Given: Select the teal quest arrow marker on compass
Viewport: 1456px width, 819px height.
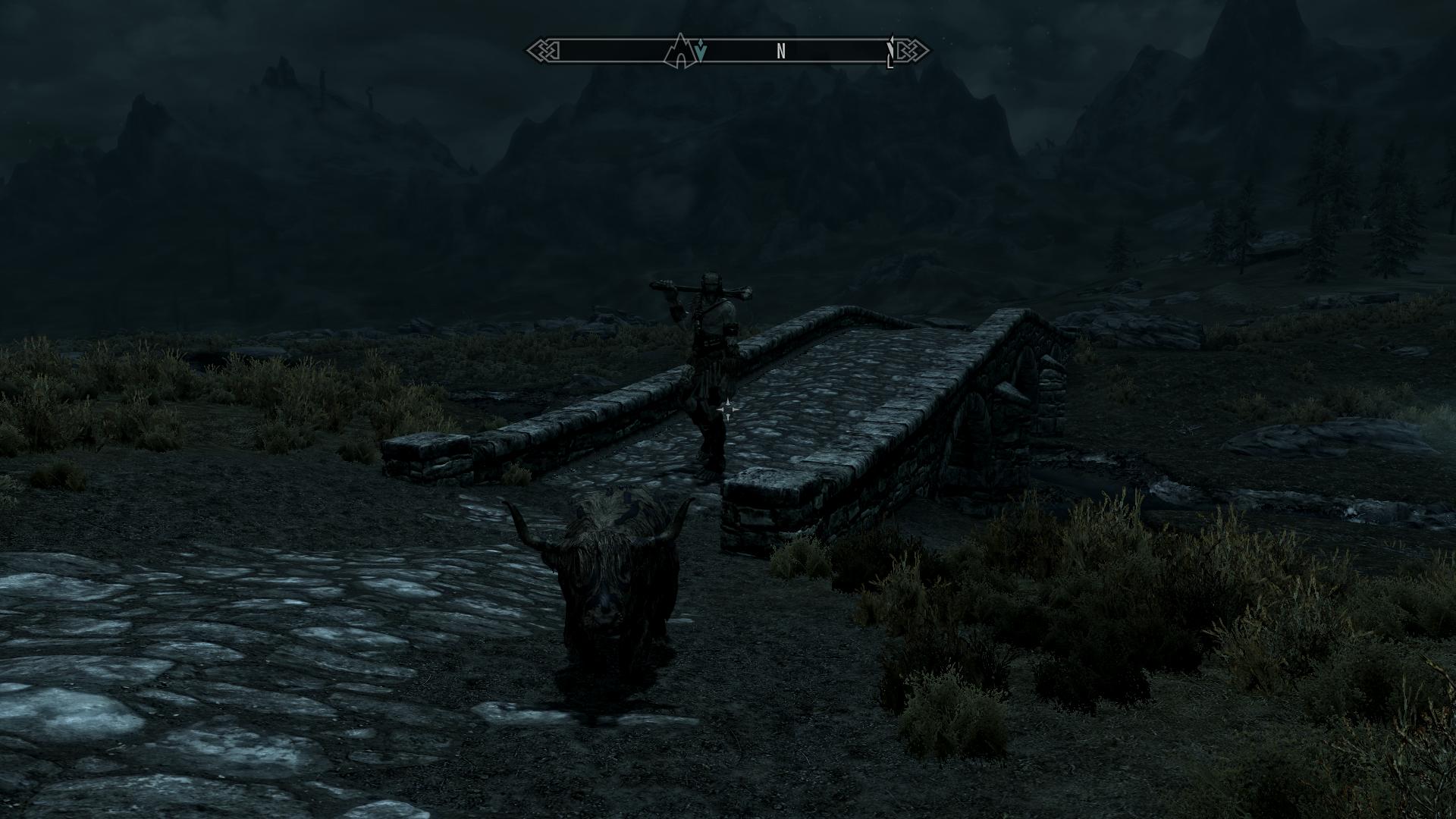Looking at the screenshot, I should click(701, 52).
